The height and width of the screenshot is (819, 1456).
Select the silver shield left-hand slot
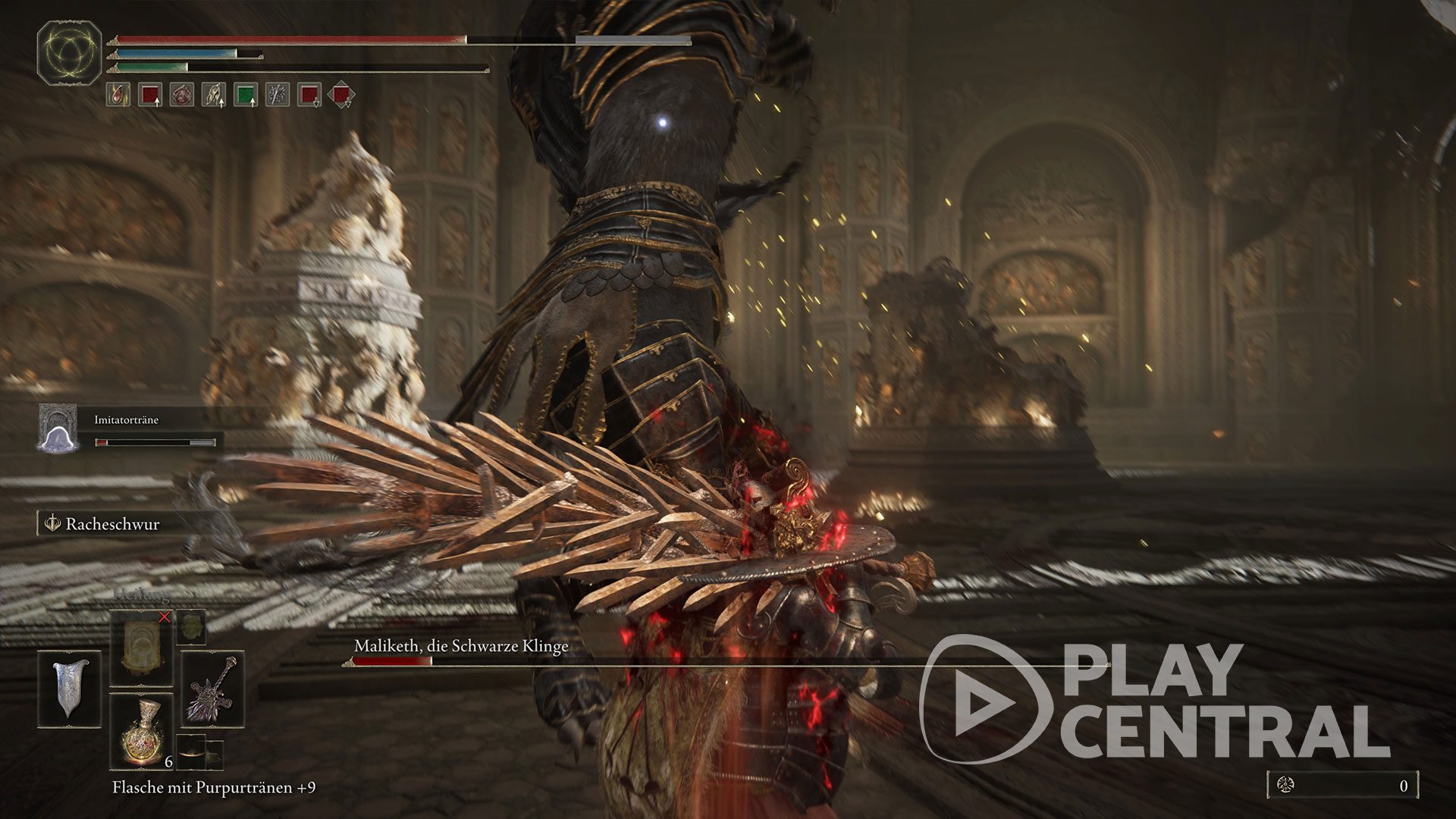click(x=69, y=689)
